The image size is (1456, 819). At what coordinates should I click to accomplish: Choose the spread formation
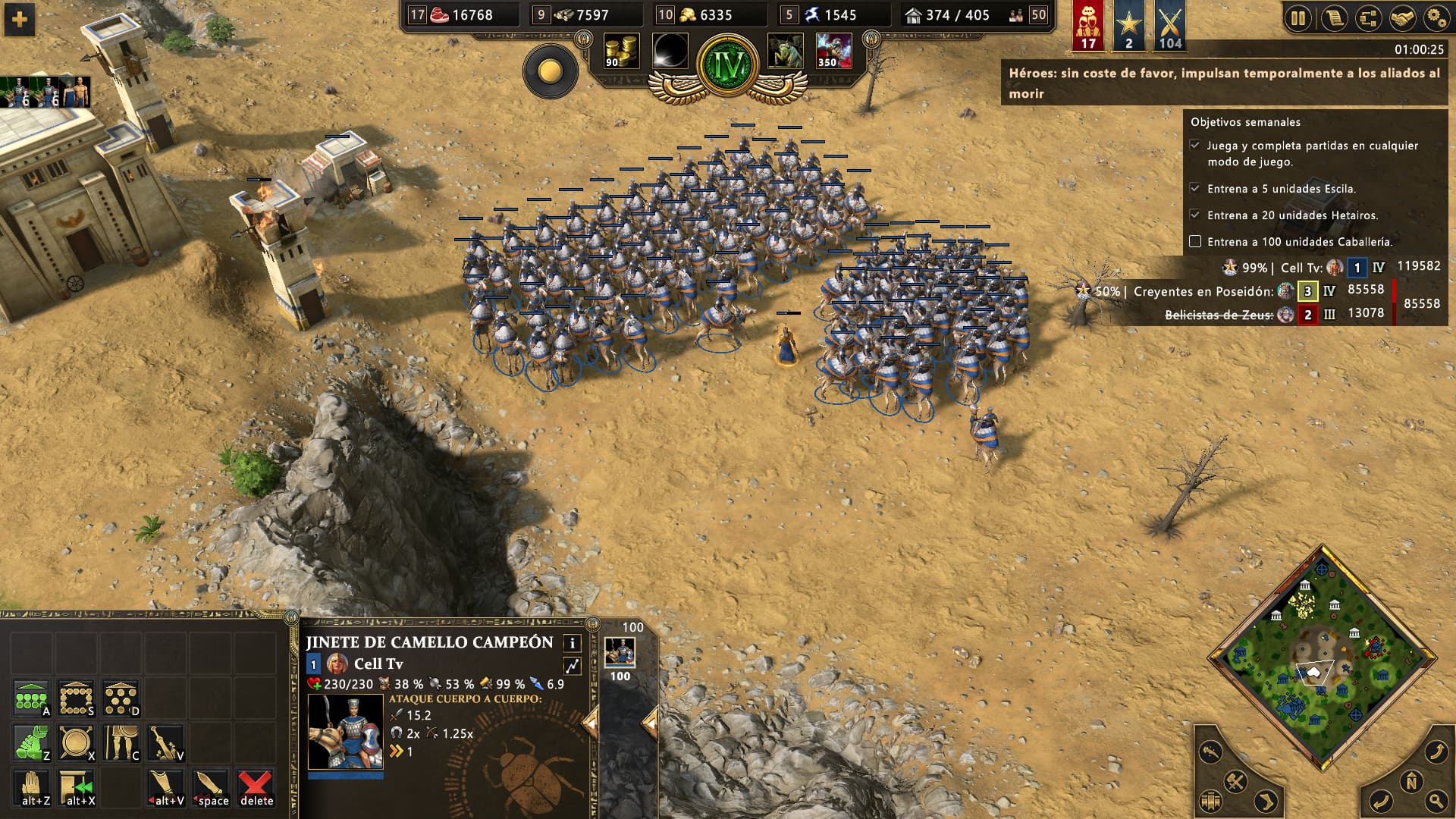click(121, 698)
